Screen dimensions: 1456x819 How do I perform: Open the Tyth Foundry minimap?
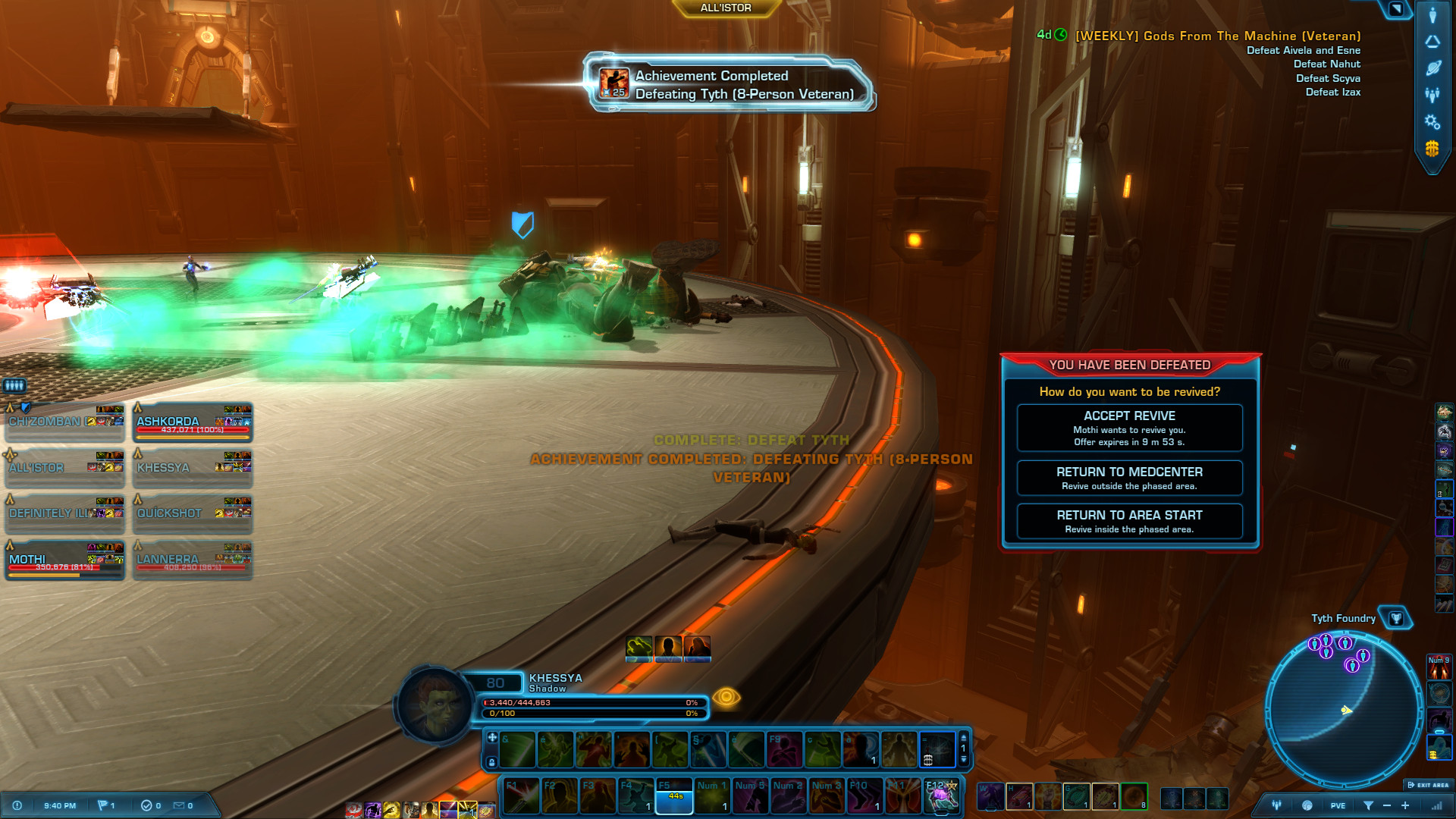click(x=1342, y=711)
